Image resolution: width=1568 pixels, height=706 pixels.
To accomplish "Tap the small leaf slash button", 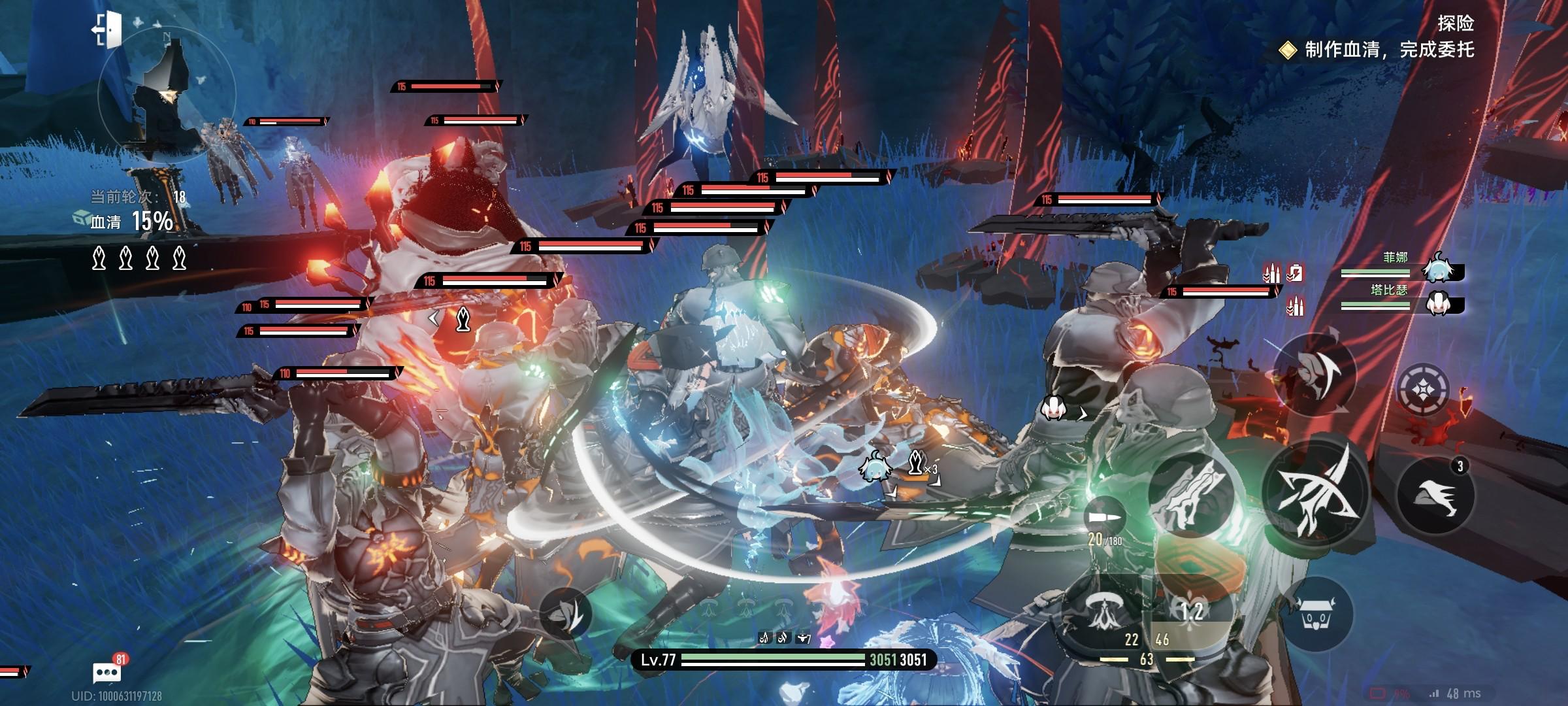I will coord(566,613).
